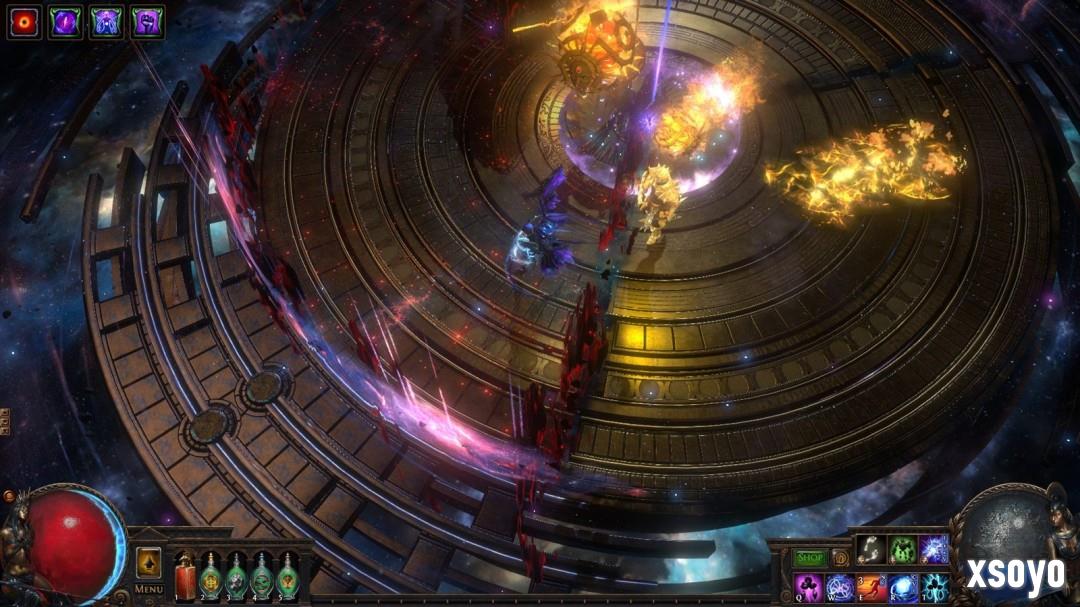Viewport: 1080px width, 607px height.
Task: Use the red life flask
Action: 185,576
